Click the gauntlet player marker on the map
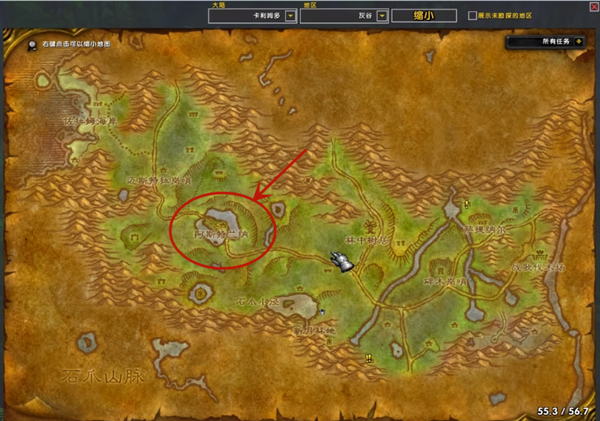 (345, 261)
